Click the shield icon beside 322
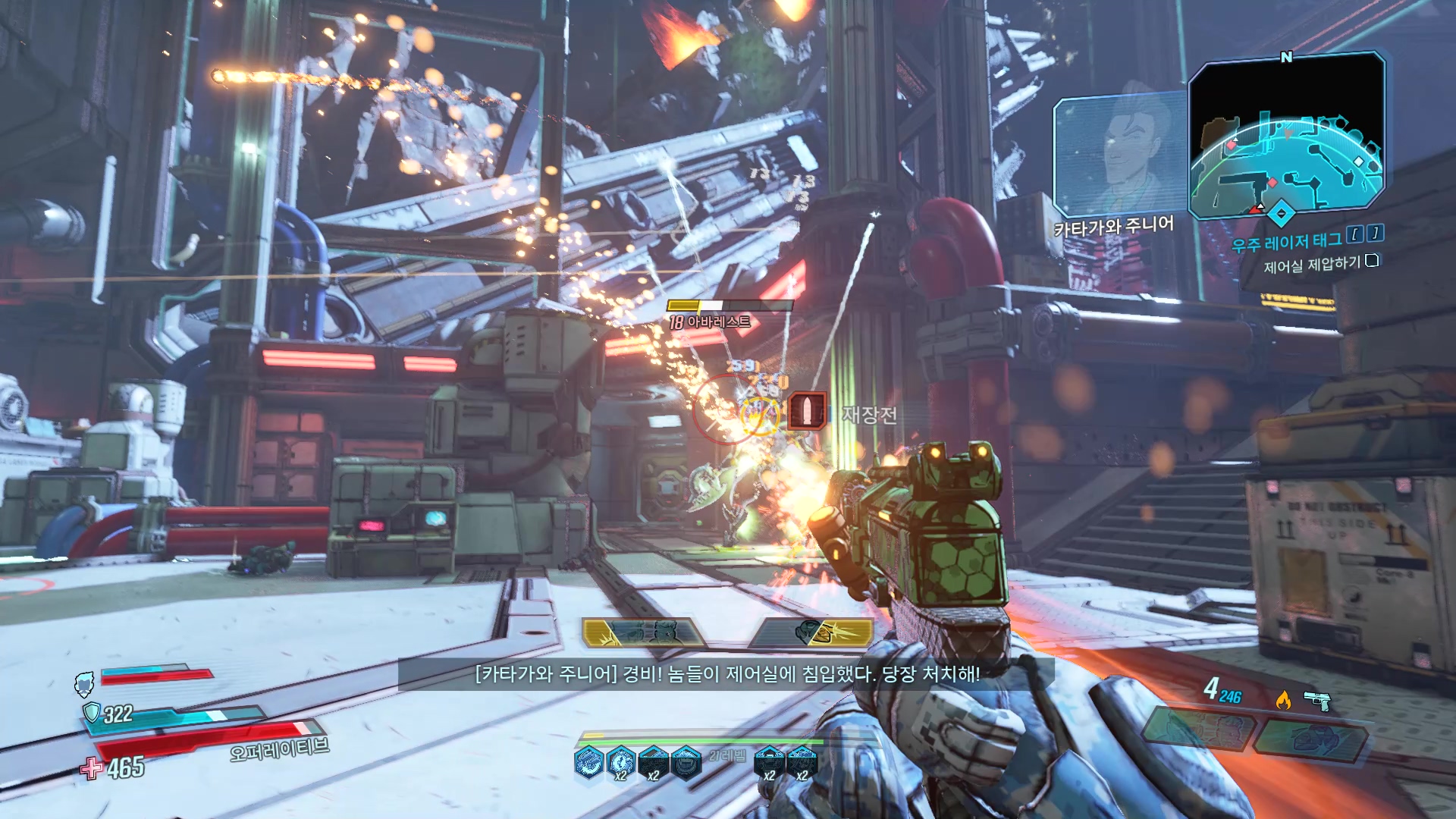This screenshot has width=1456, height=819. pos(92,712)
